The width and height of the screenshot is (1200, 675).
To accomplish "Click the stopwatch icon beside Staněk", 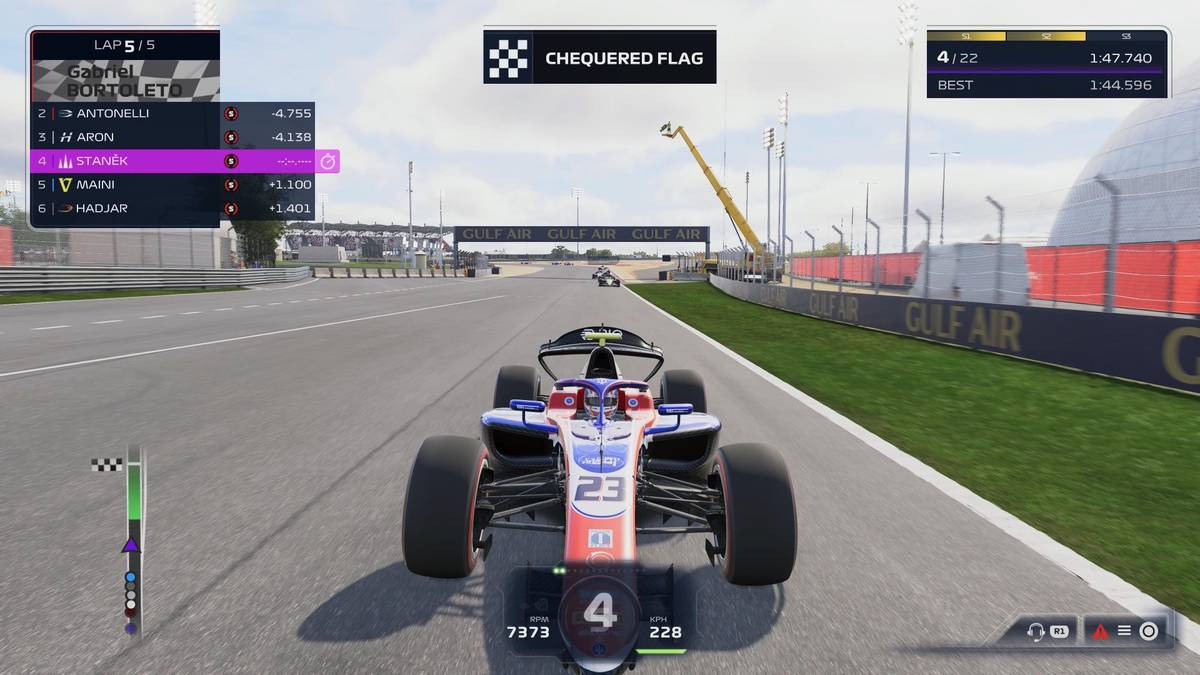I will coord(328,161).
